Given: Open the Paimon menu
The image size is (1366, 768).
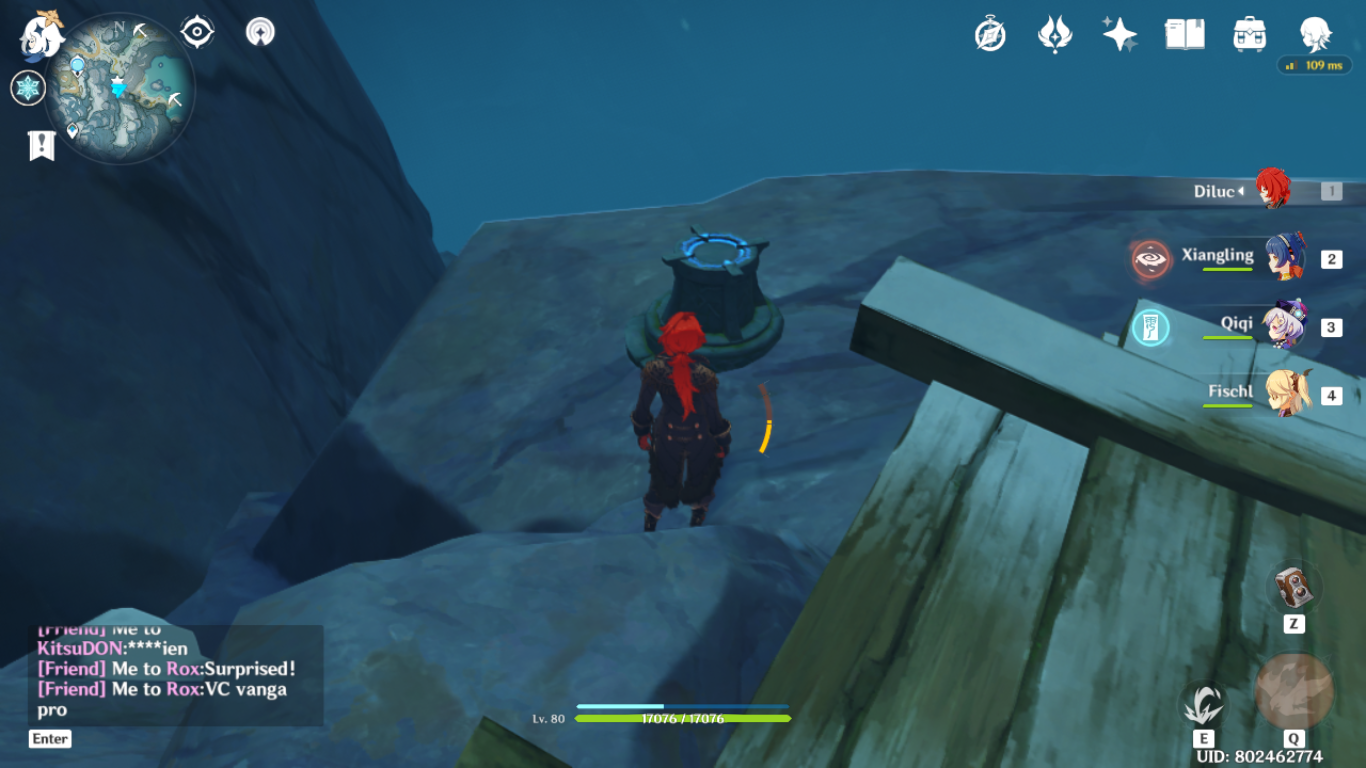Looking at the screenshot, I should click(42, 36).
